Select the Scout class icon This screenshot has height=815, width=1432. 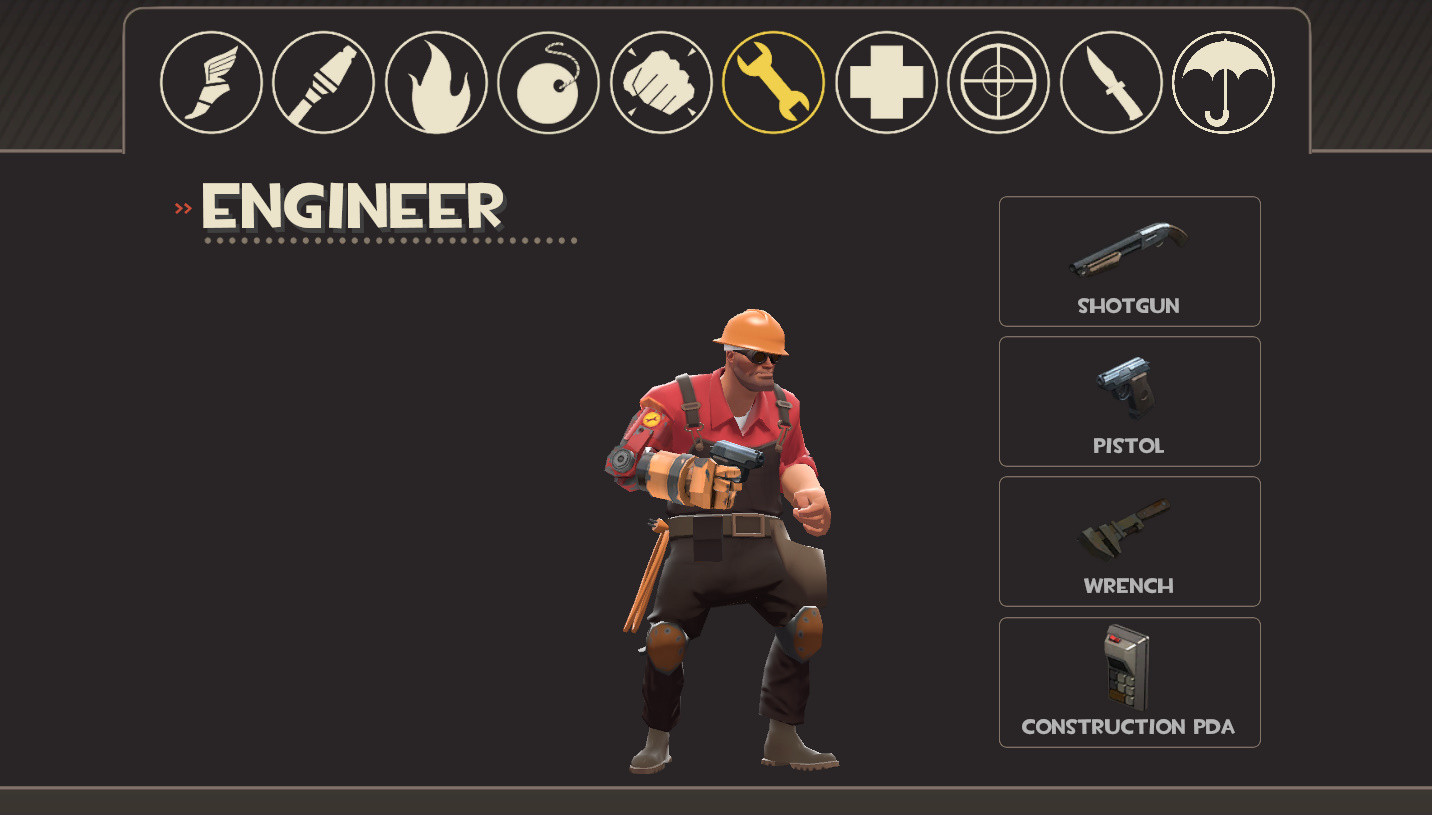pyautogui.click(x=211, y=81)
